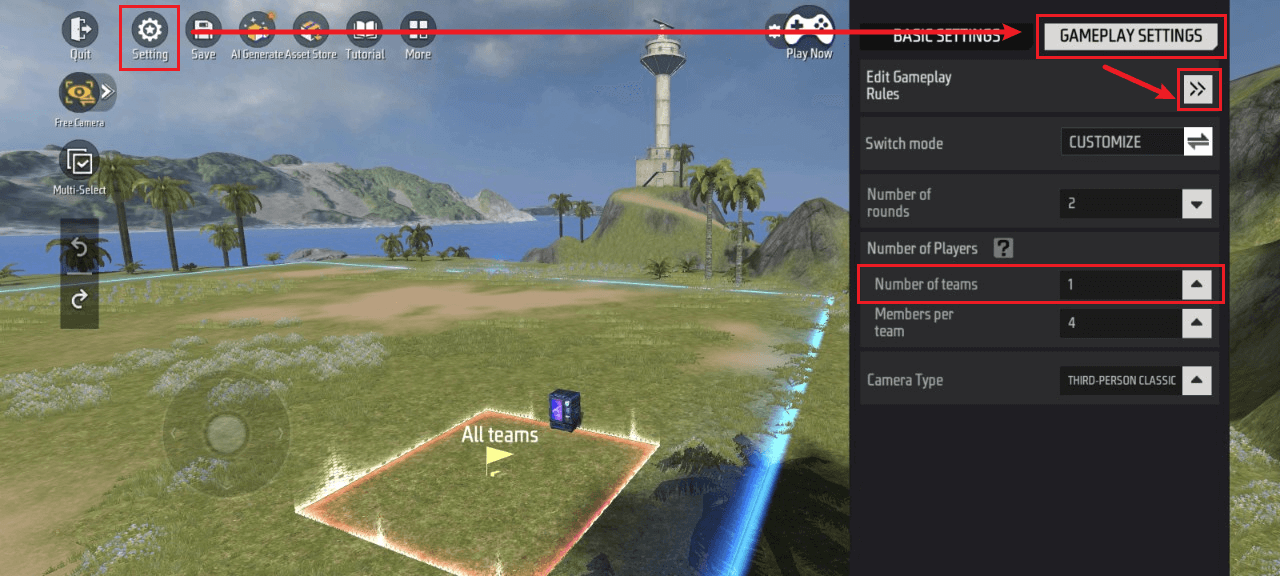Quit the map editor

(80, 30)
